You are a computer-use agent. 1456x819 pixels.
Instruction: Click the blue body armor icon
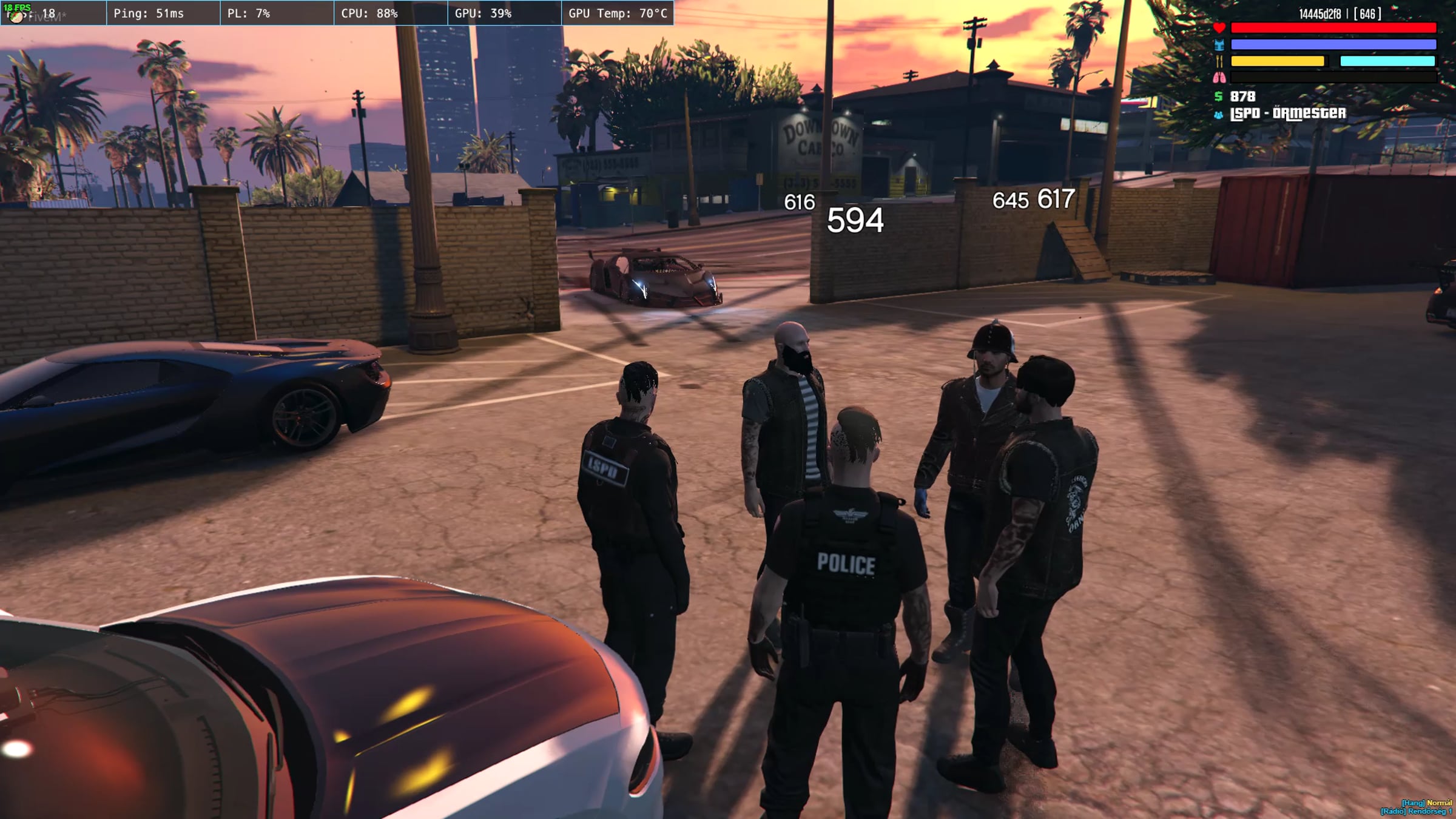tap(1219, 45)
